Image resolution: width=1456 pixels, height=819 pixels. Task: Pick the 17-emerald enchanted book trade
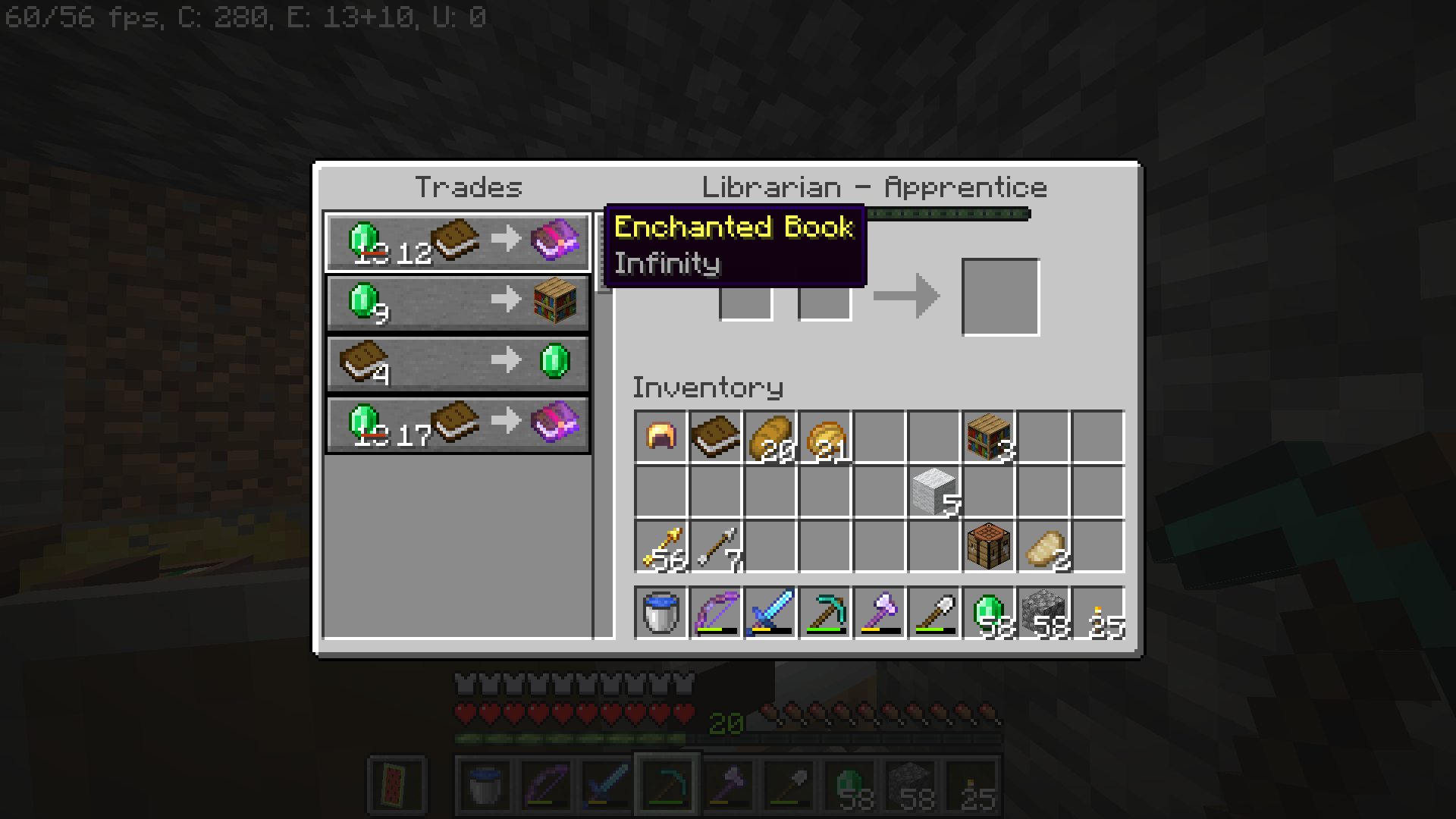(x=458, y=424)
